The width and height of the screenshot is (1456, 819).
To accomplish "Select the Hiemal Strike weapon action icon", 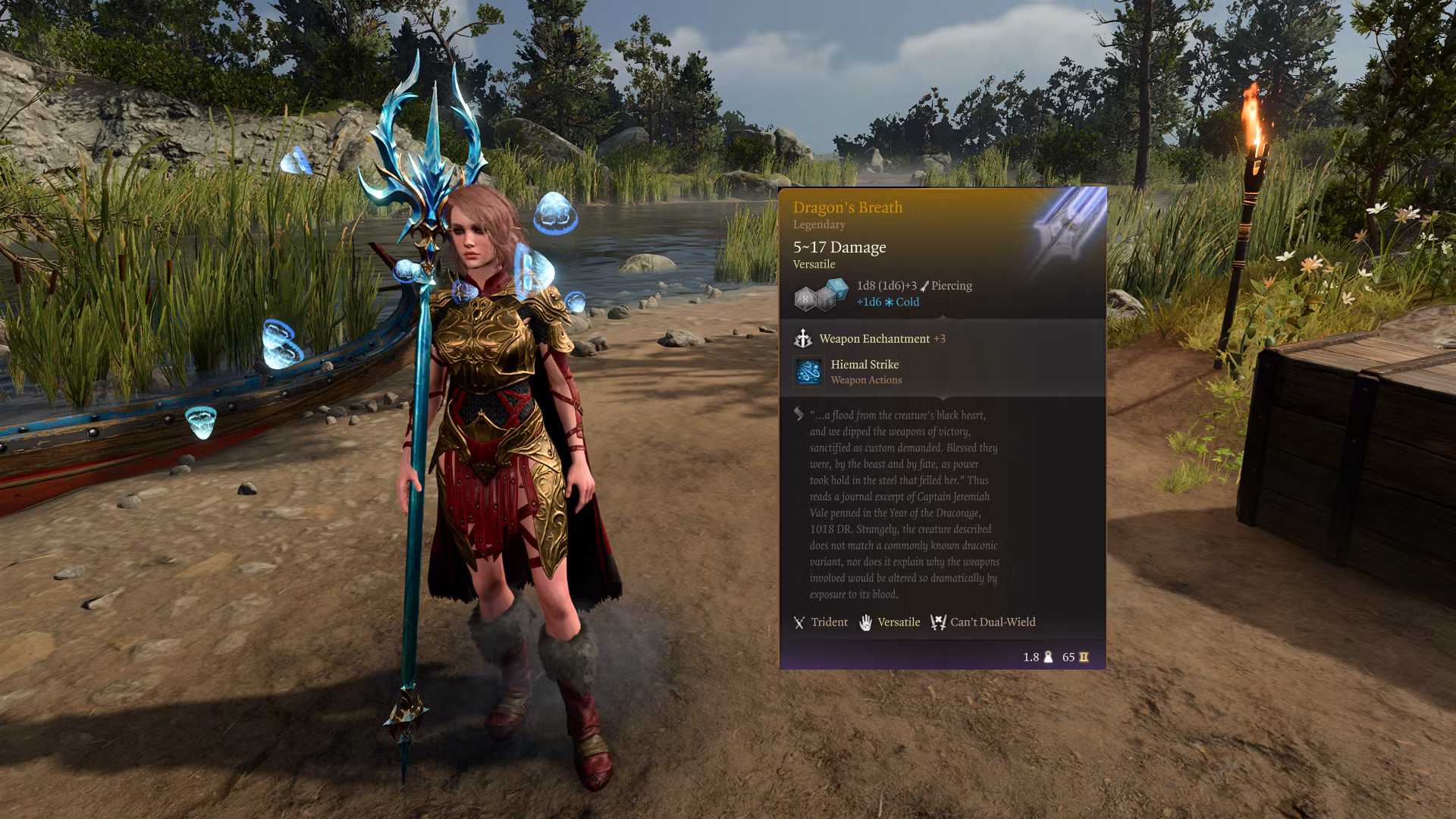I will pyautogui.click(x=808, y=372).
